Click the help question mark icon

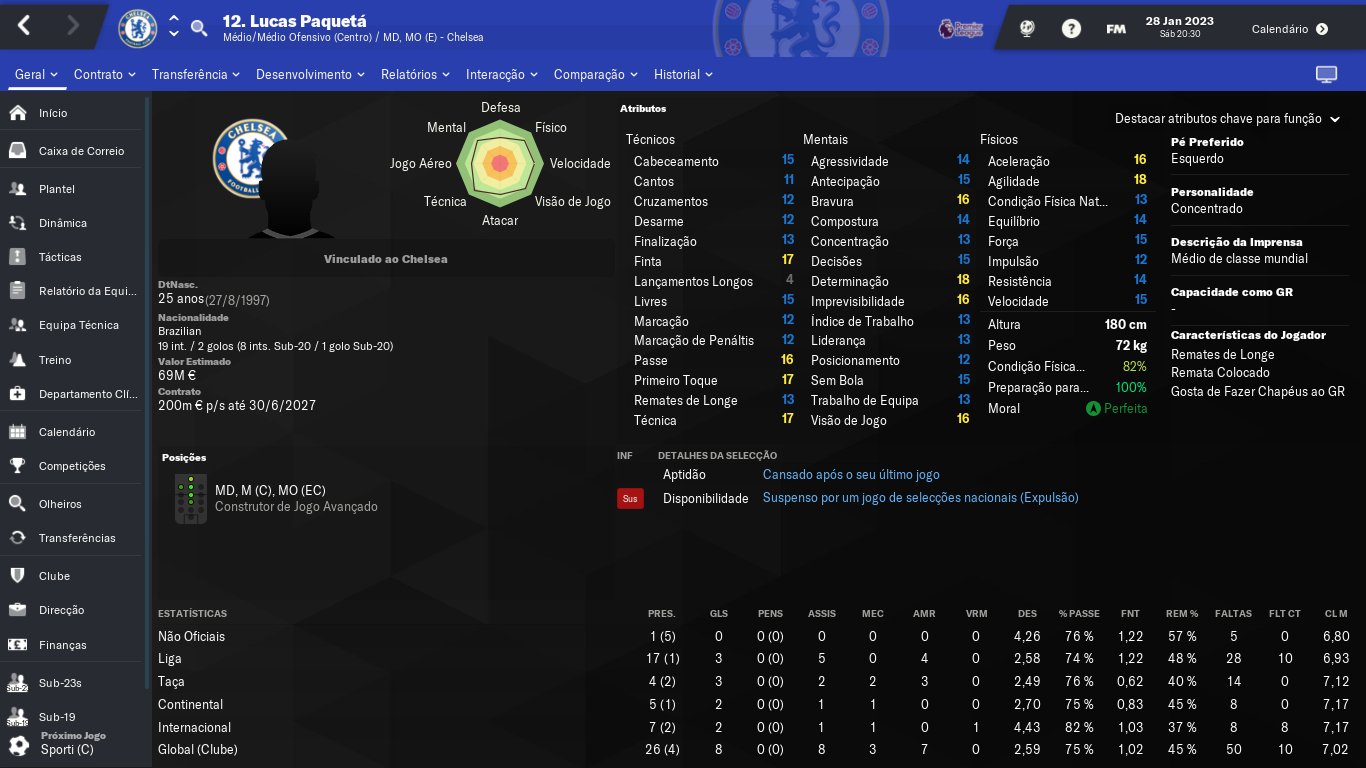click(1071, 29)
